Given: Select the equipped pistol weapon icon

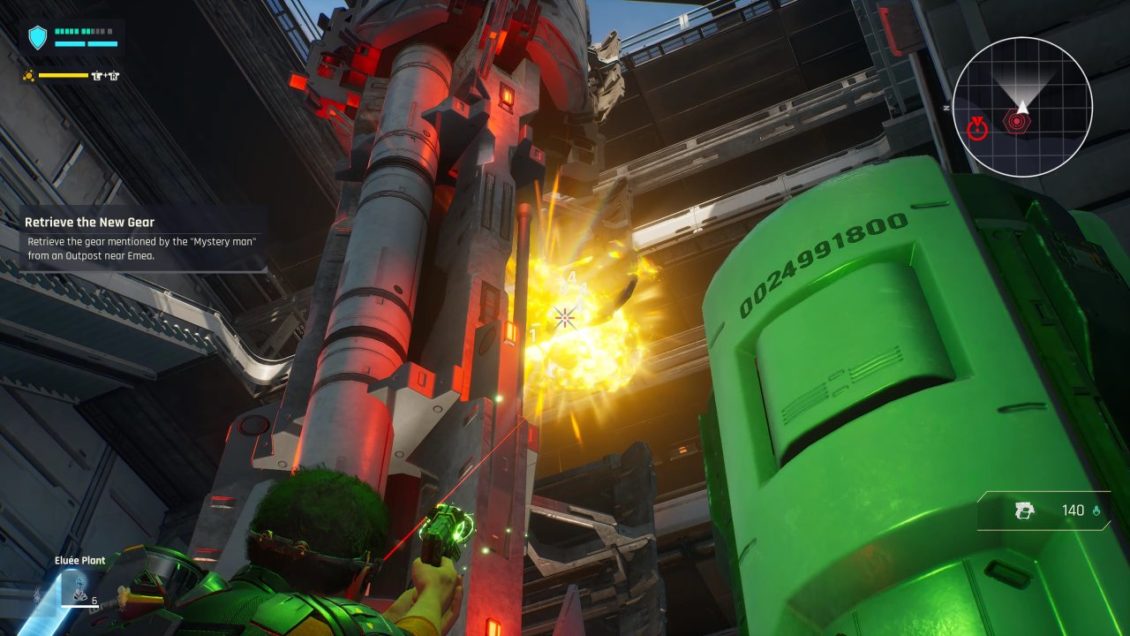Looking at the screenshot, I should point(1022,511).
